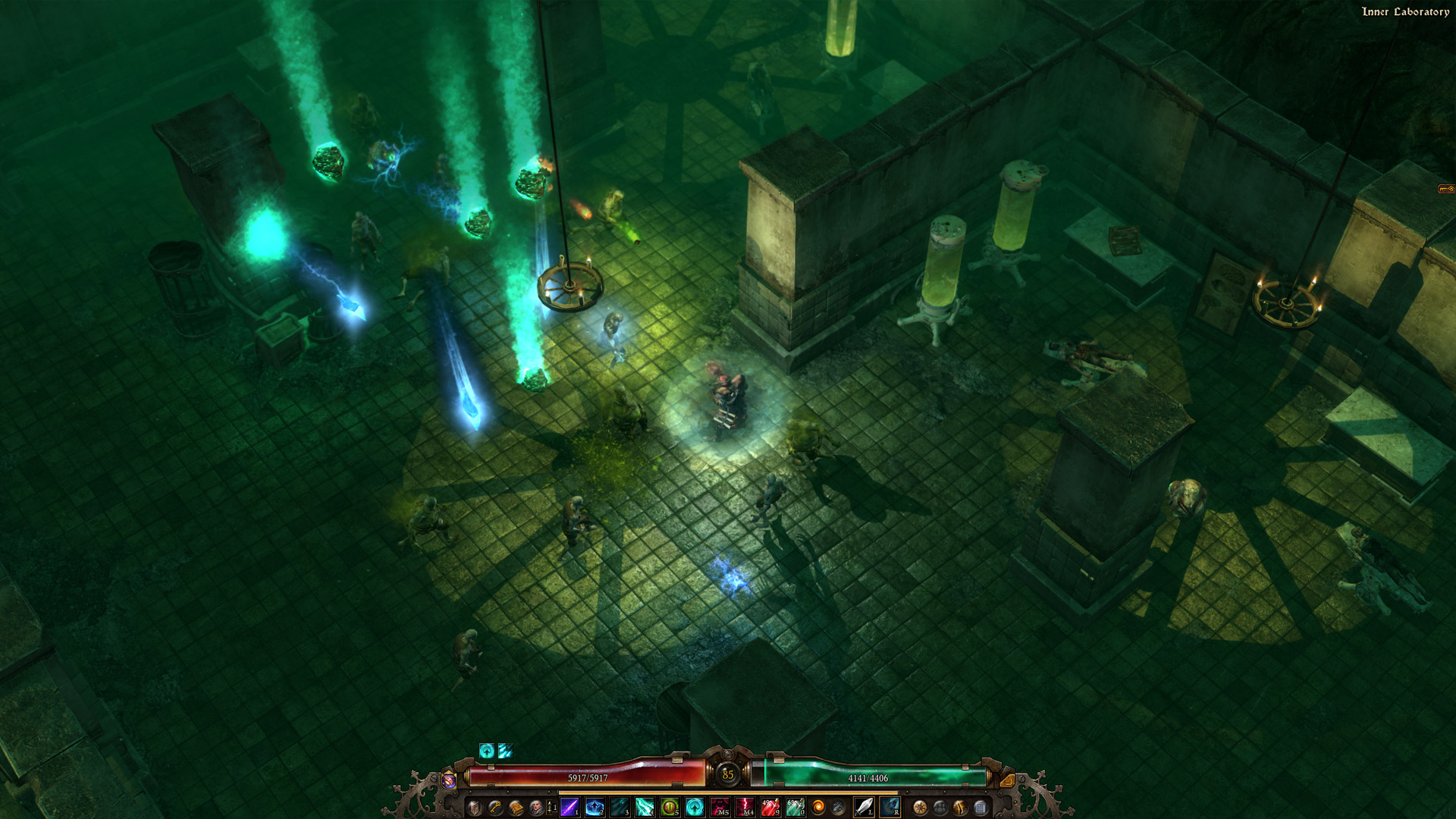This screenshot has height=819, width=1456.
Task: Open the character sheet via the portrait icon
Action: [537, 806]
